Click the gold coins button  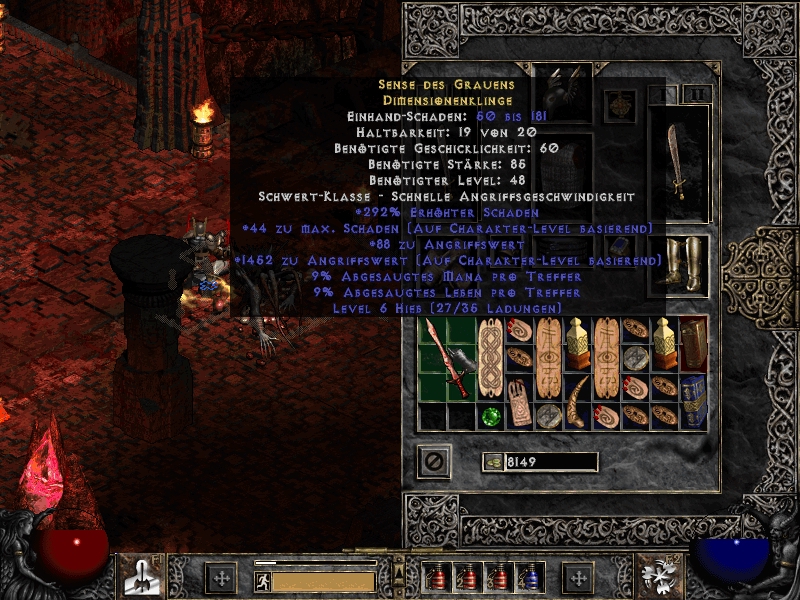493,462
